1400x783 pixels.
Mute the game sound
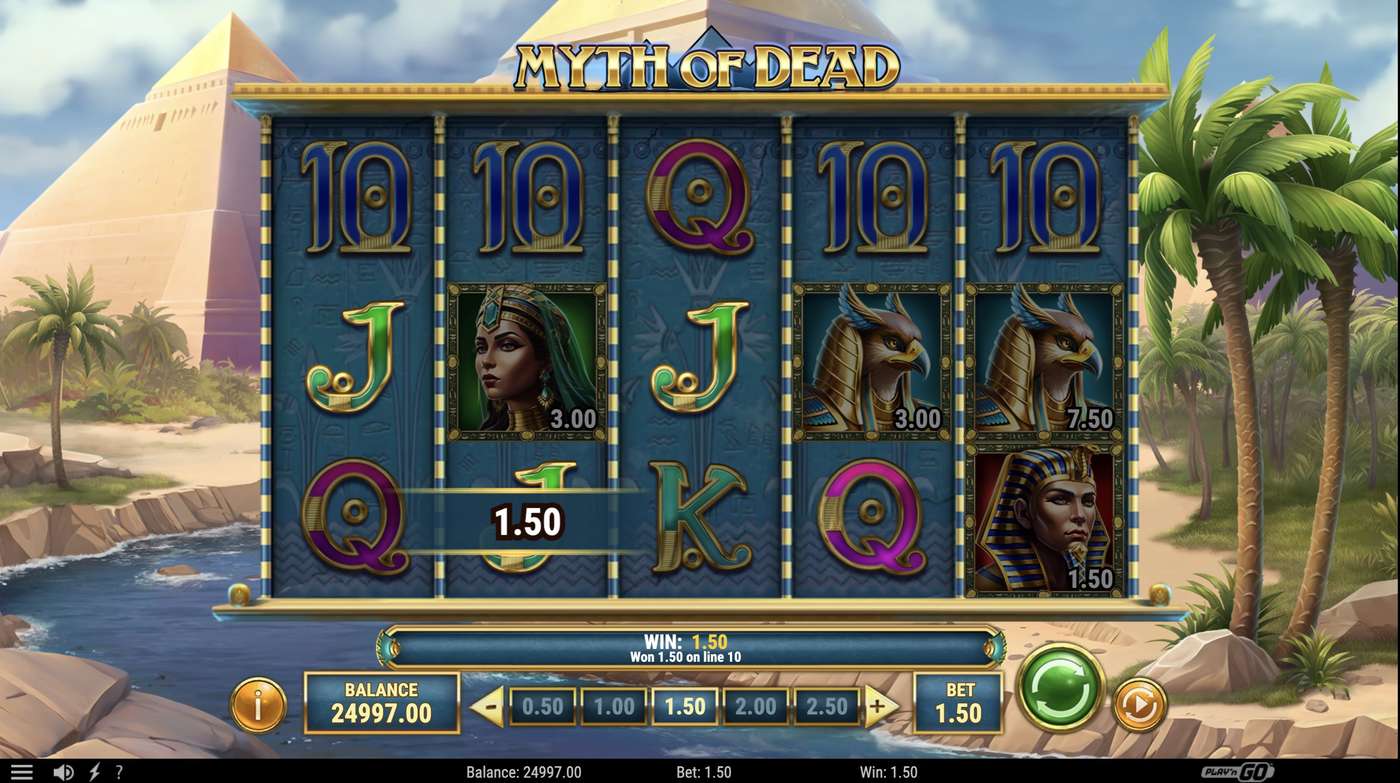64,770
